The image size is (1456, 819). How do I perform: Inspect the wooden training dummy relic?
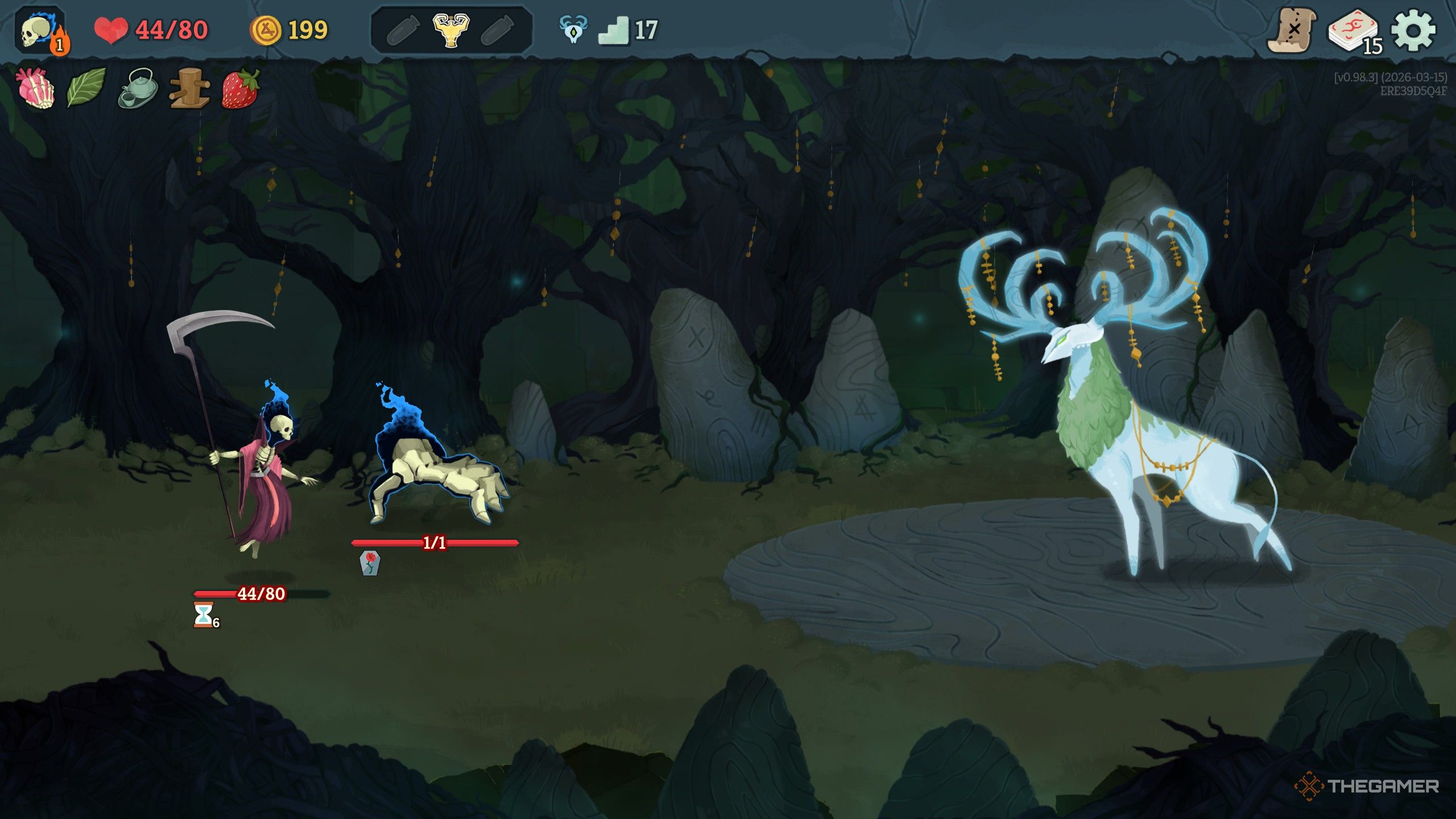point(189,88)
